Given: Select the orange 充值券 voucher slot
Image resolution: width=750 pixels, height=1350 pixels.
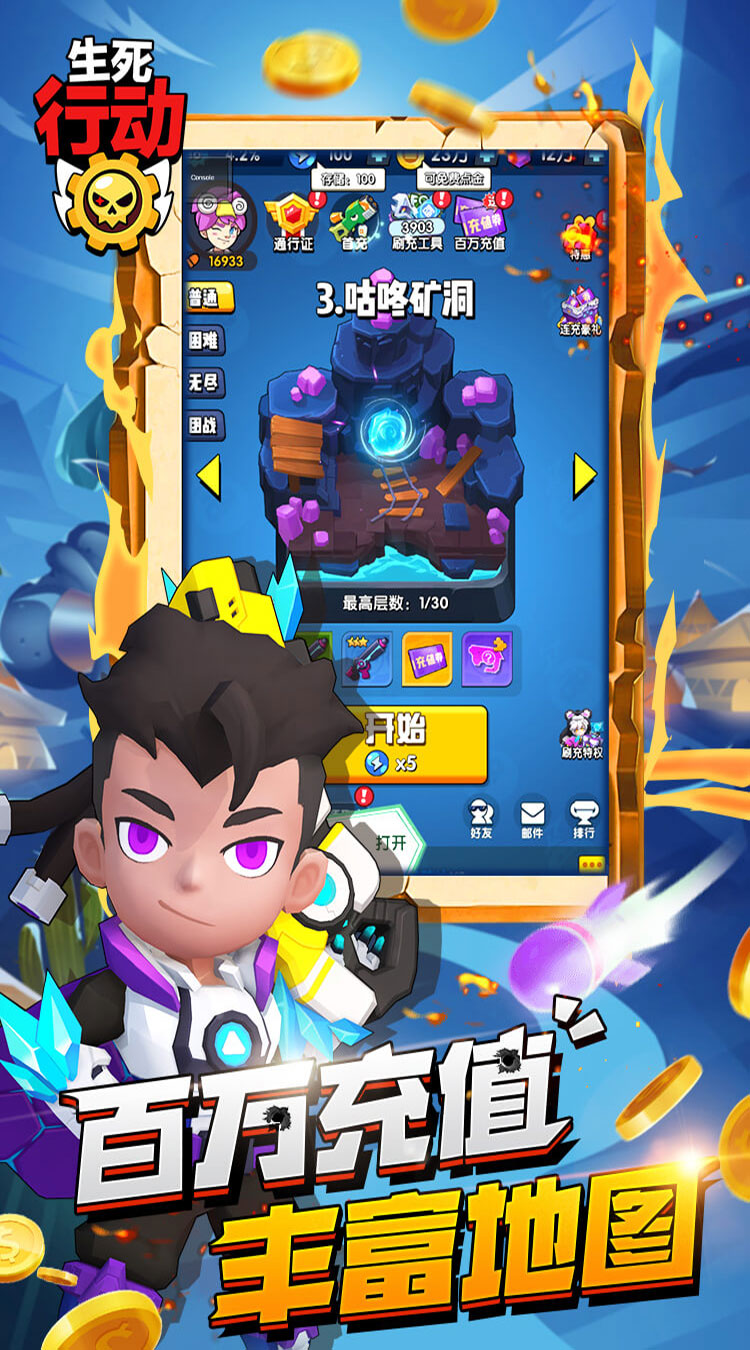Looking at the screenshot, I should point(426,659).
